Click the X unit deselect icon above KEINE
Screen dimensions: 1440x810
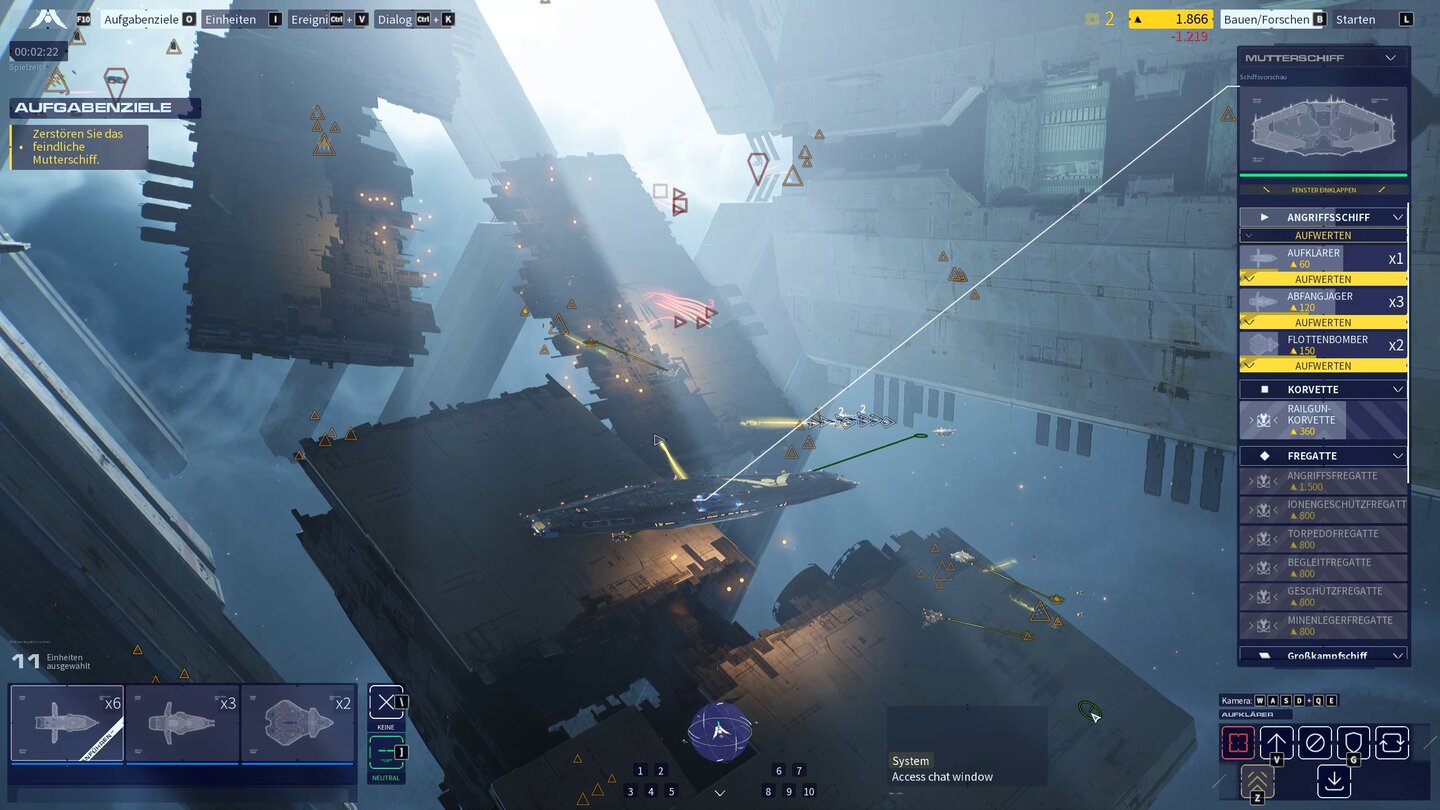[386, 701]
